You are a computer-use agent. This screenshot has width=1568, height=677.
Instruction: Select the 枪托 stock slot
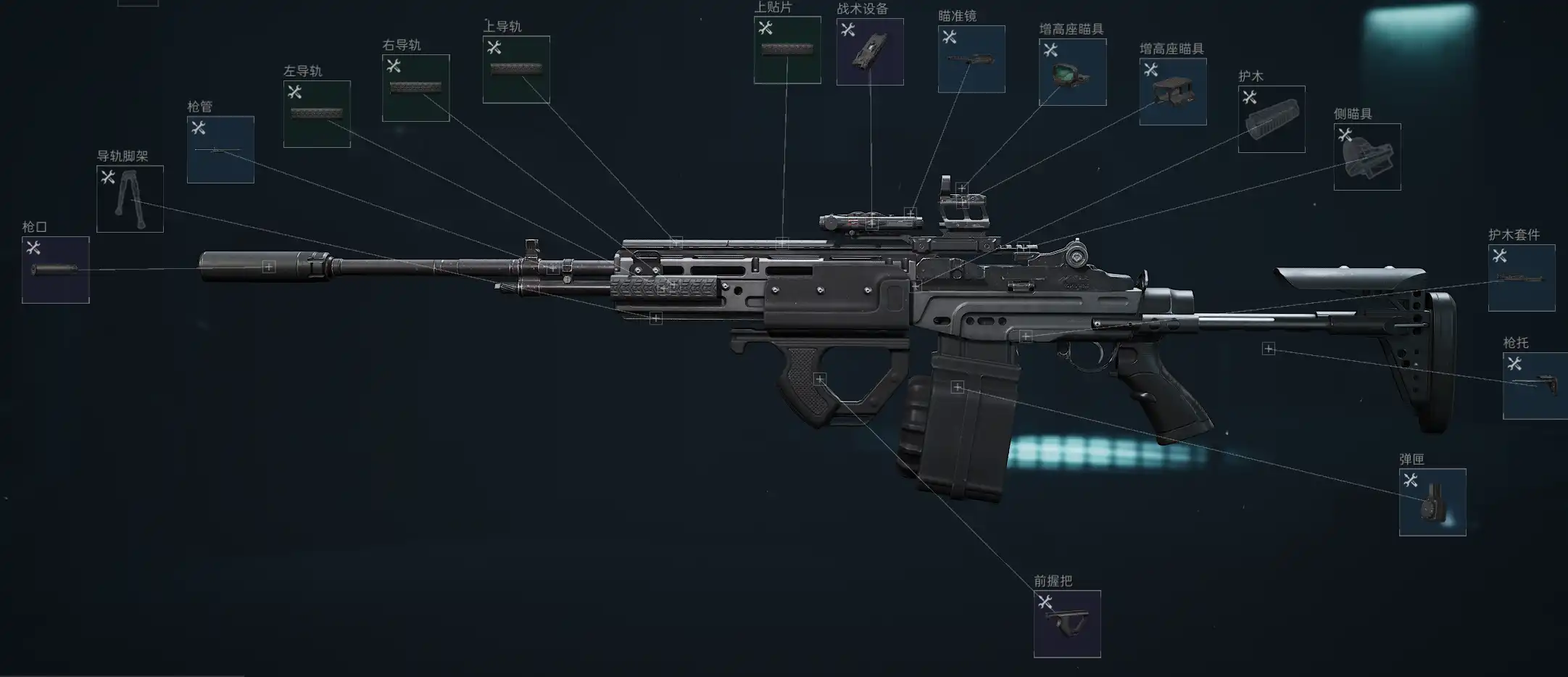click(1535, 386)
